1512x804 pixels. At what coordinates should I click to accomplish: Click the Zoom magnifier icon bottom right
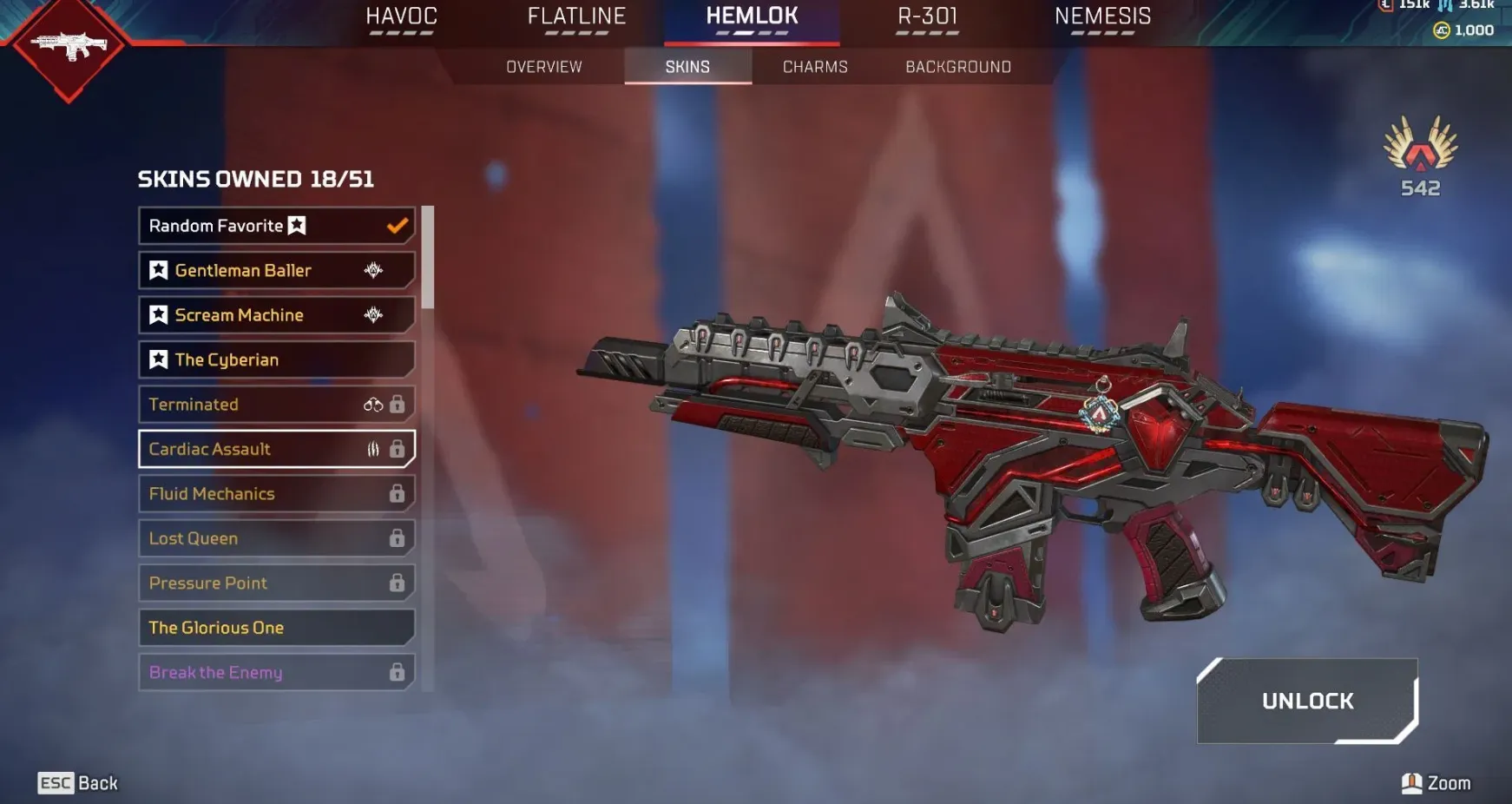coord(1414,781)
